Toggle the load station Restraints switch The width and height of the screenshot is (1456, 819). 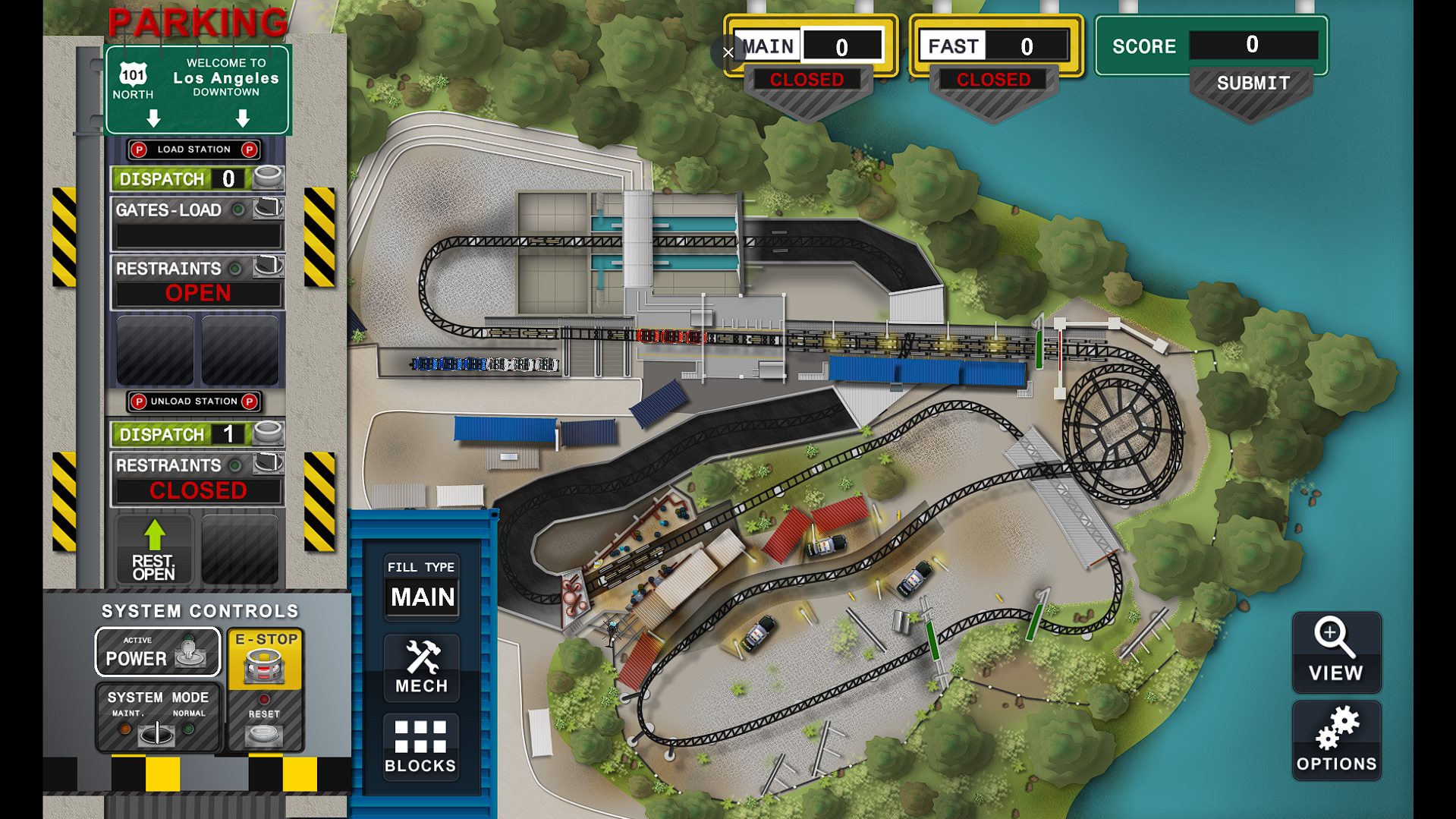tap(267, 267)
